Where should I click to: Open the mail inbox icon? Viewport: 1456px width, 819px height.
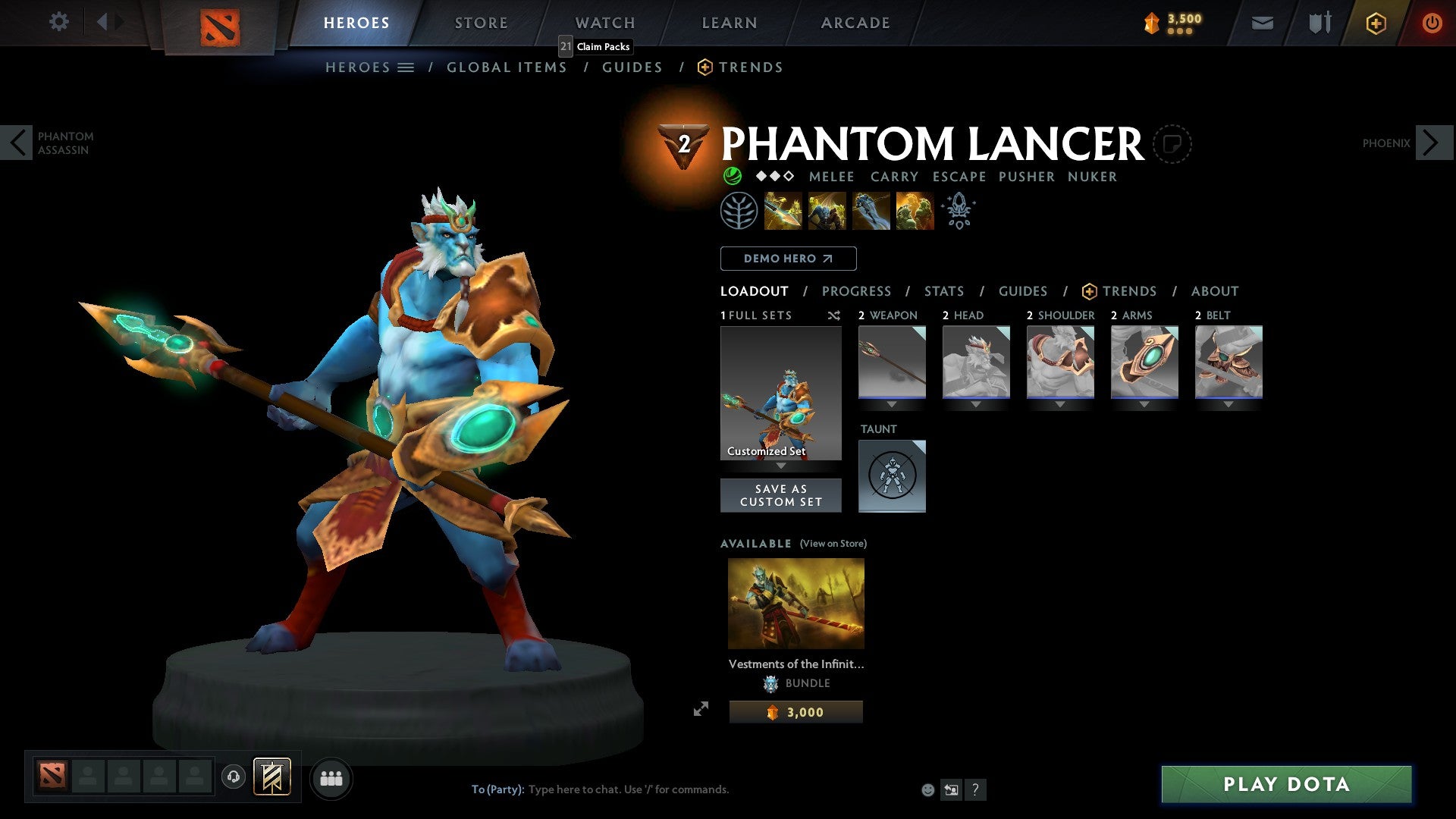click(x=1263, y=23)
